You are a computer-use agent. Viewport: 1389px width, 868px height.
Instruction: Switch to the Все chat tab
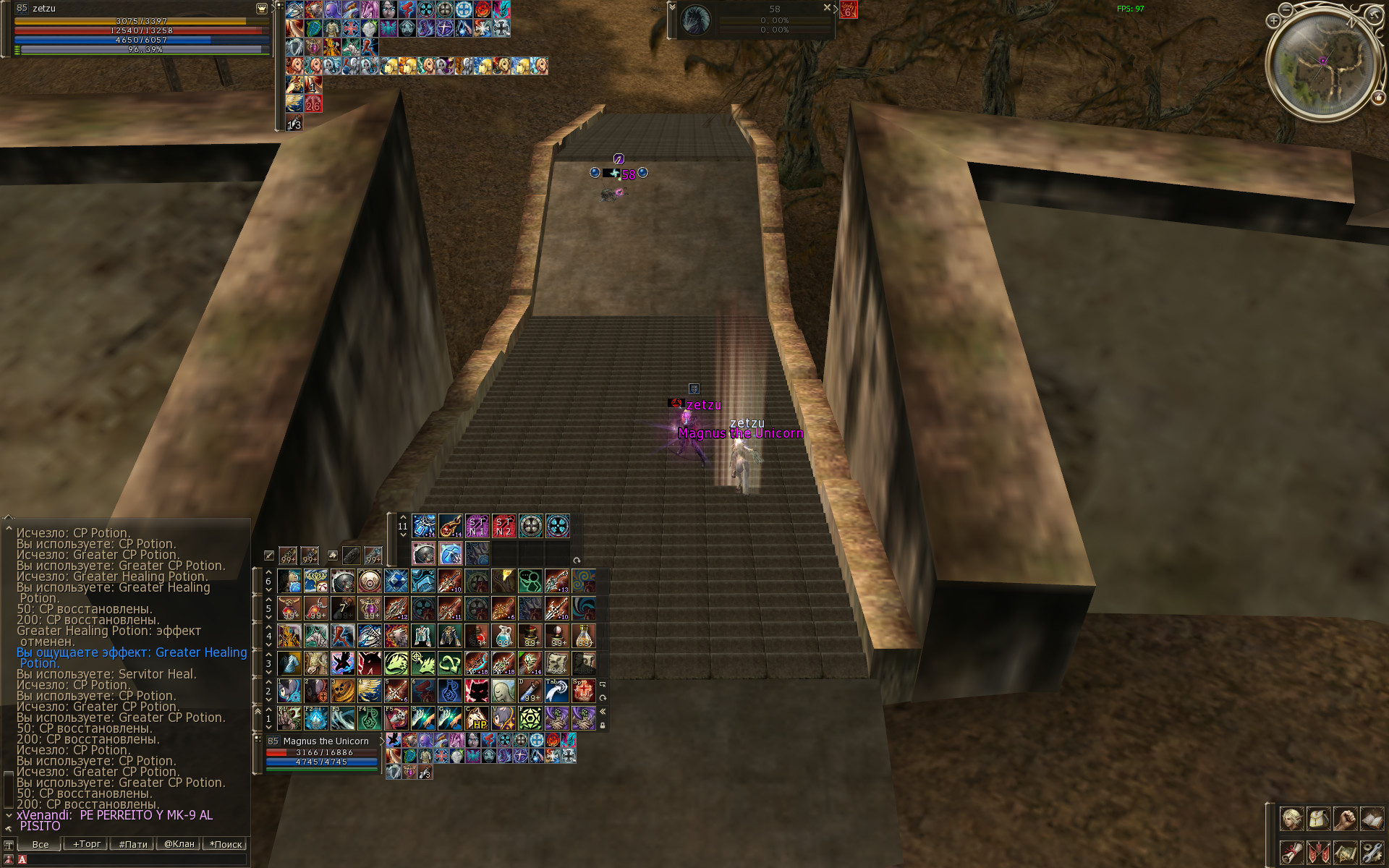(41, 844)
